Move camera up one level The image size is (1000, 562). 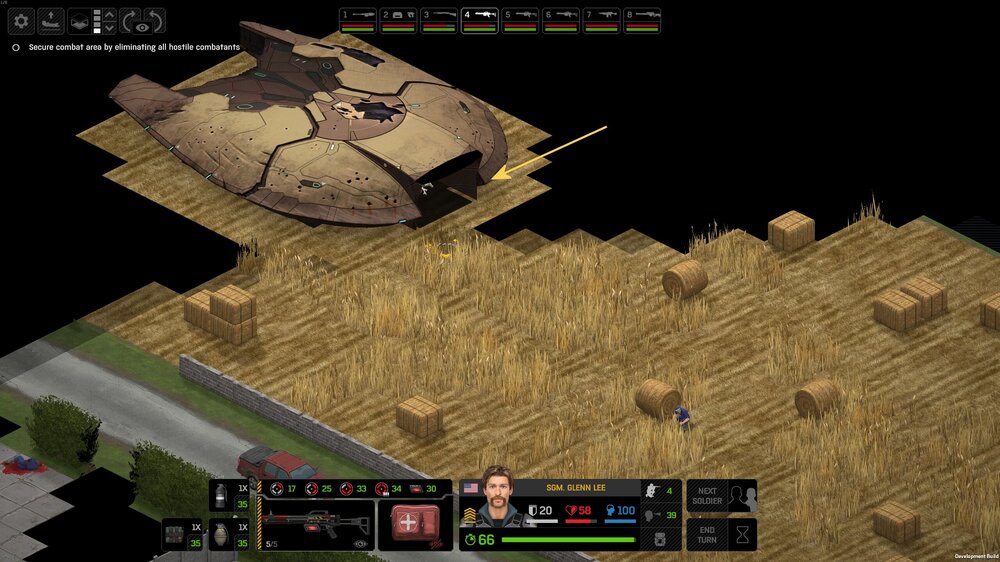click(109, 14)
